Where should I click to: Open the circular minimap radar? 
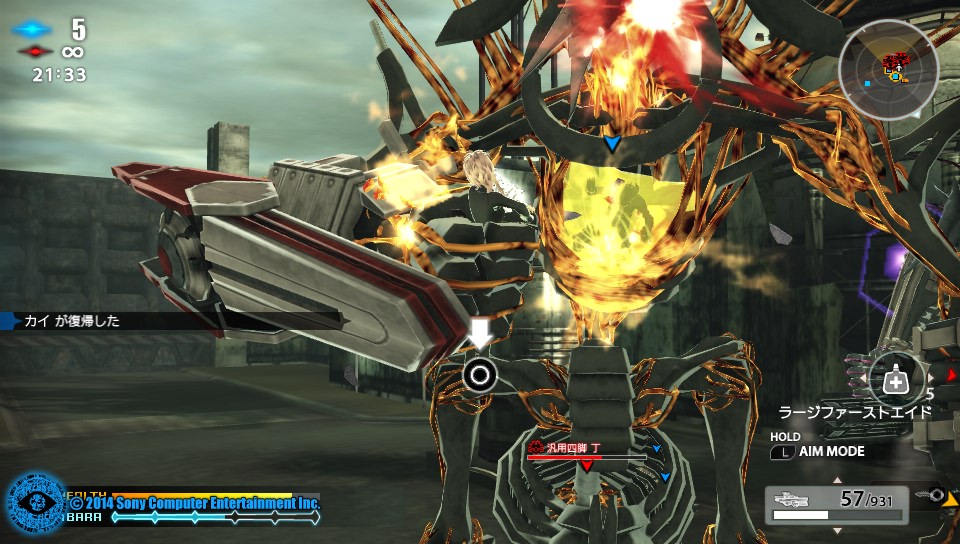point(888,69)
